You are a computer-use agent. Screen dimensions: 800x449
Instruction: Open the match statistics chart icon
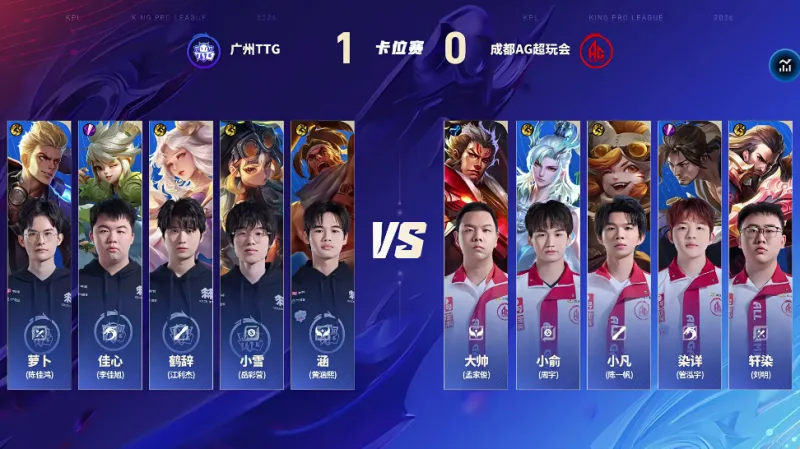[x=783, y=65]
